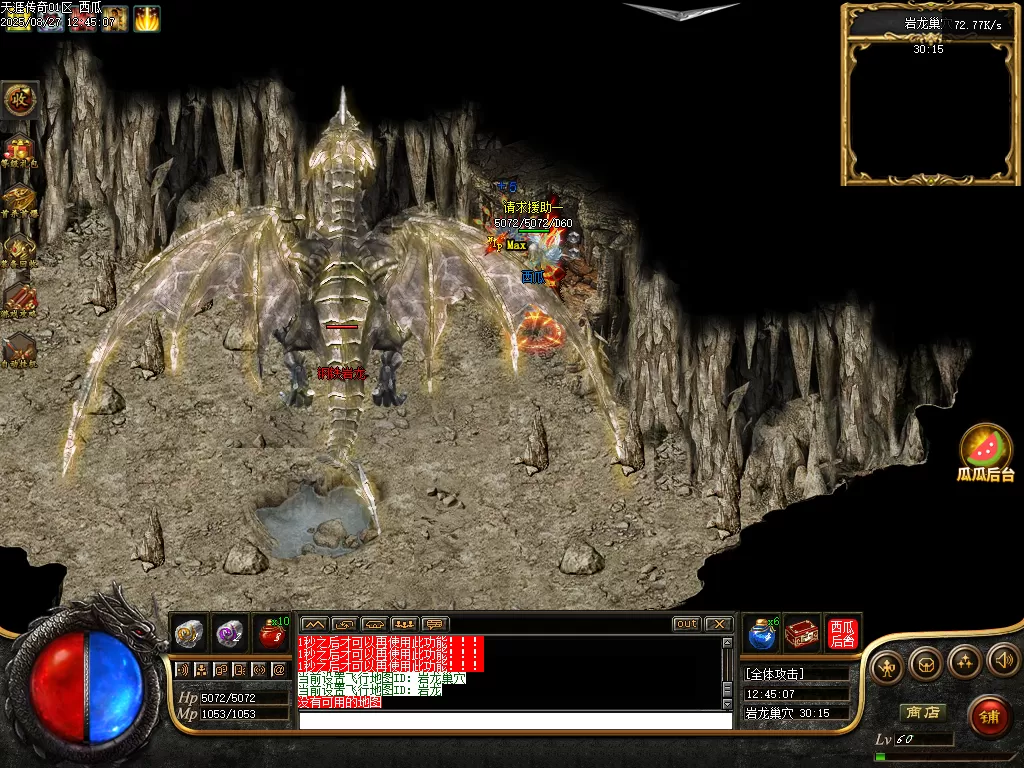This screenshot has width=1024, height=768.
Task: Open the 等级礼包 level gift pack
Action: (x=19, y=150)
